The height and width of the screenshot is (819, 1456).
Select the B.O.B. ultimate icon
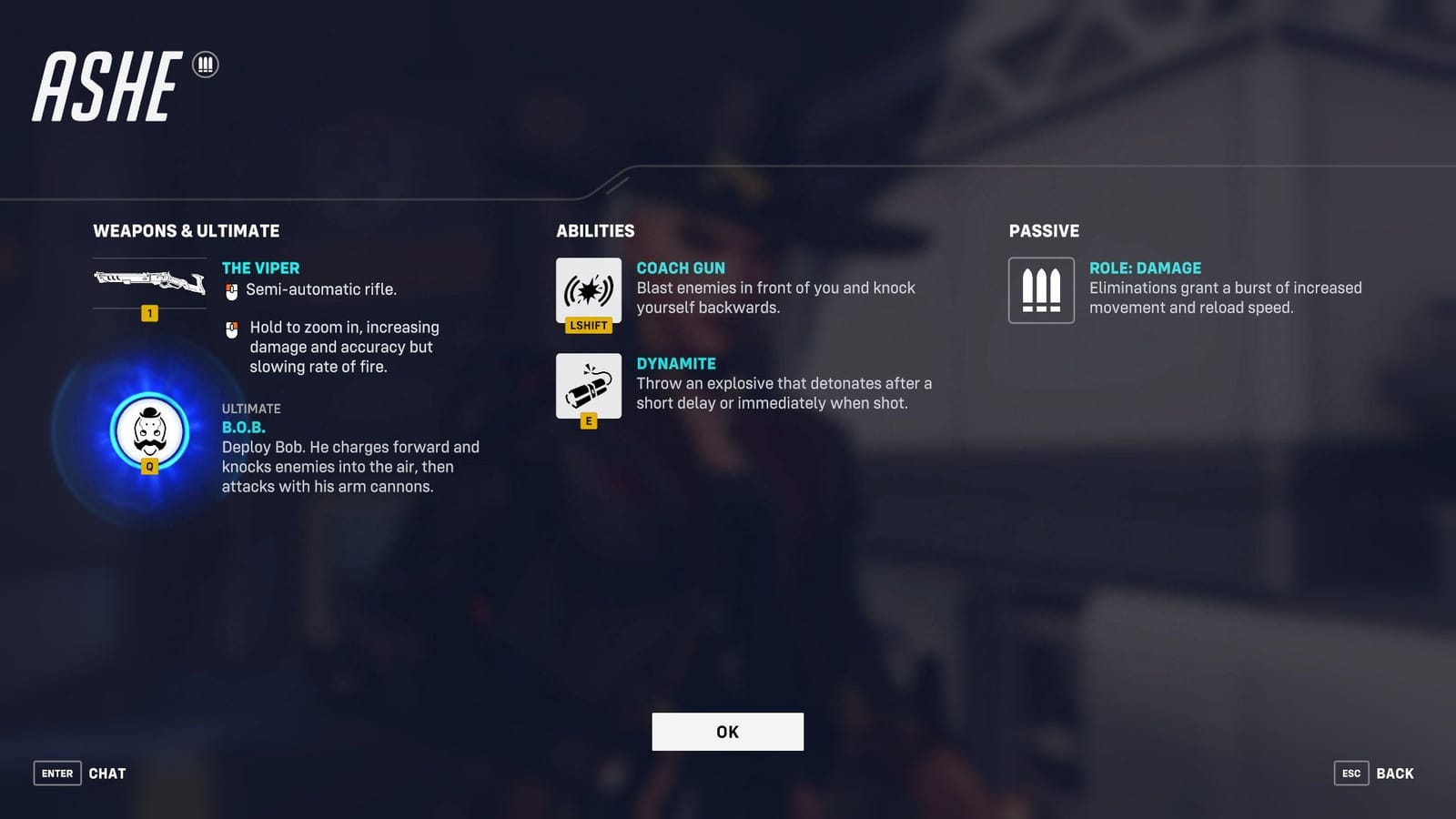(148, 433)
